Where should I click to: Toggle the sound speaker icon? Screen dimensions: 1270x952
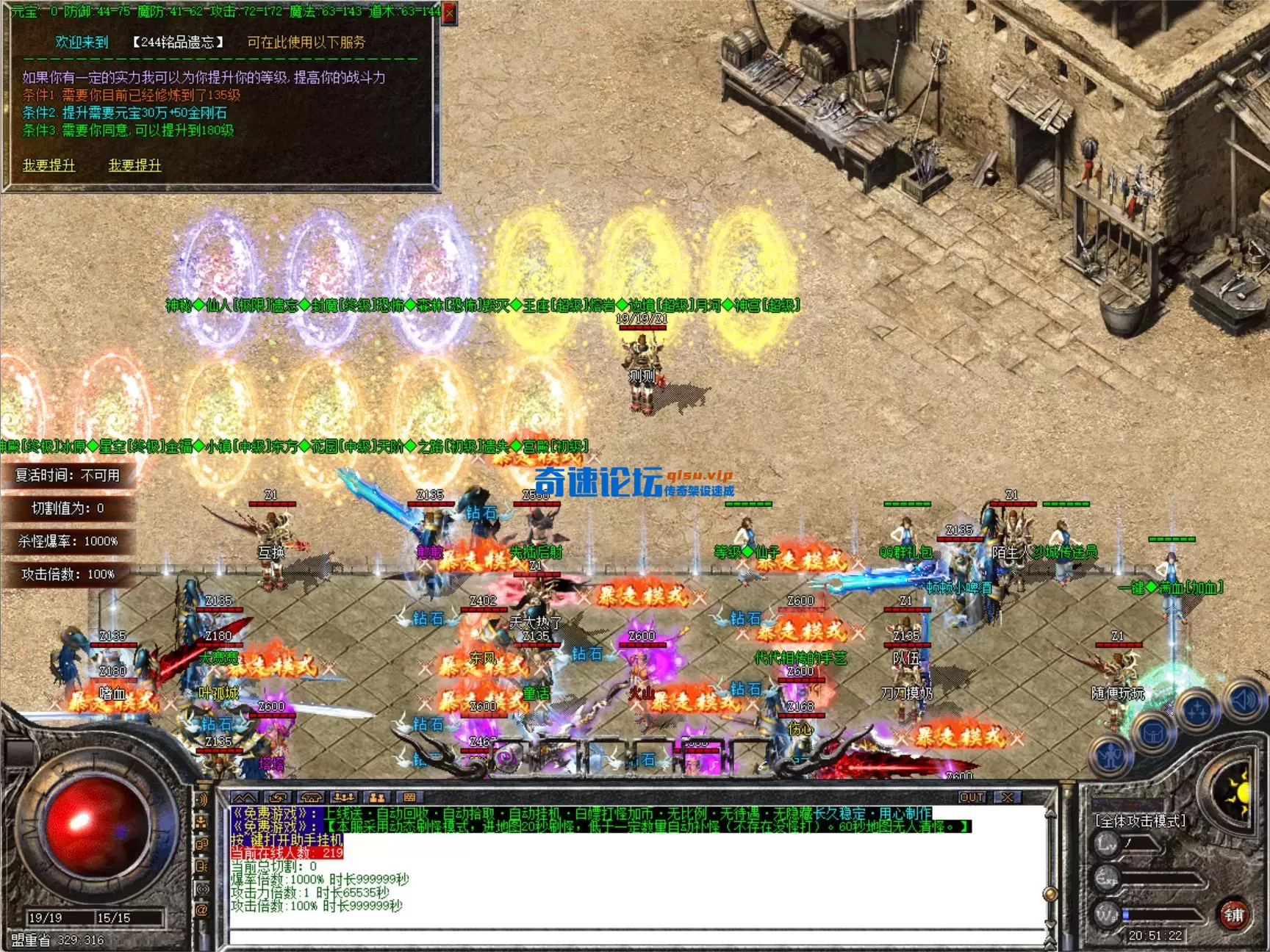(x=1244, y=700)
